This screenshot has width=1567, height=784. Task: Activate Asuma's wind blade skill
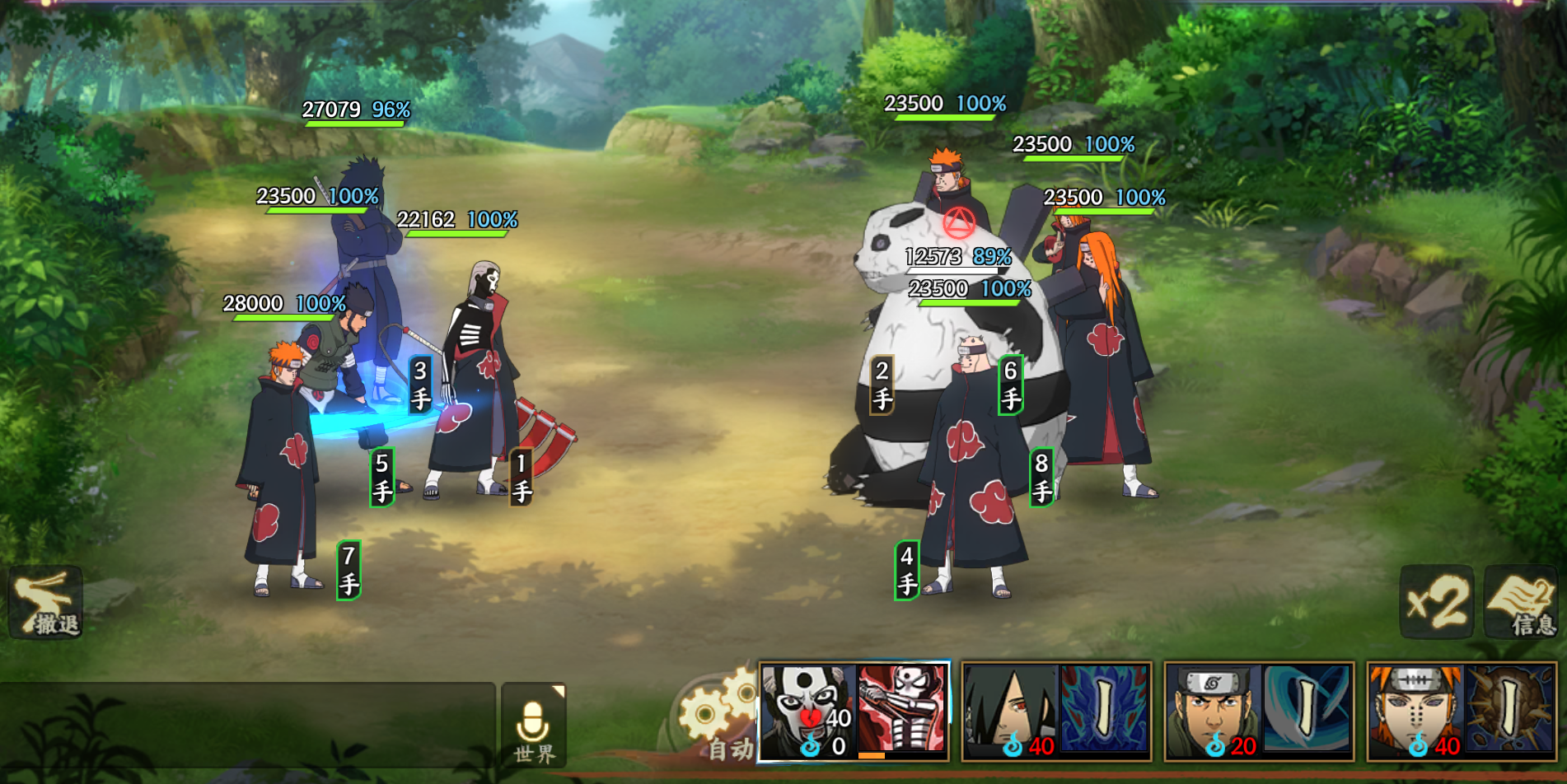pos(1307,710)
